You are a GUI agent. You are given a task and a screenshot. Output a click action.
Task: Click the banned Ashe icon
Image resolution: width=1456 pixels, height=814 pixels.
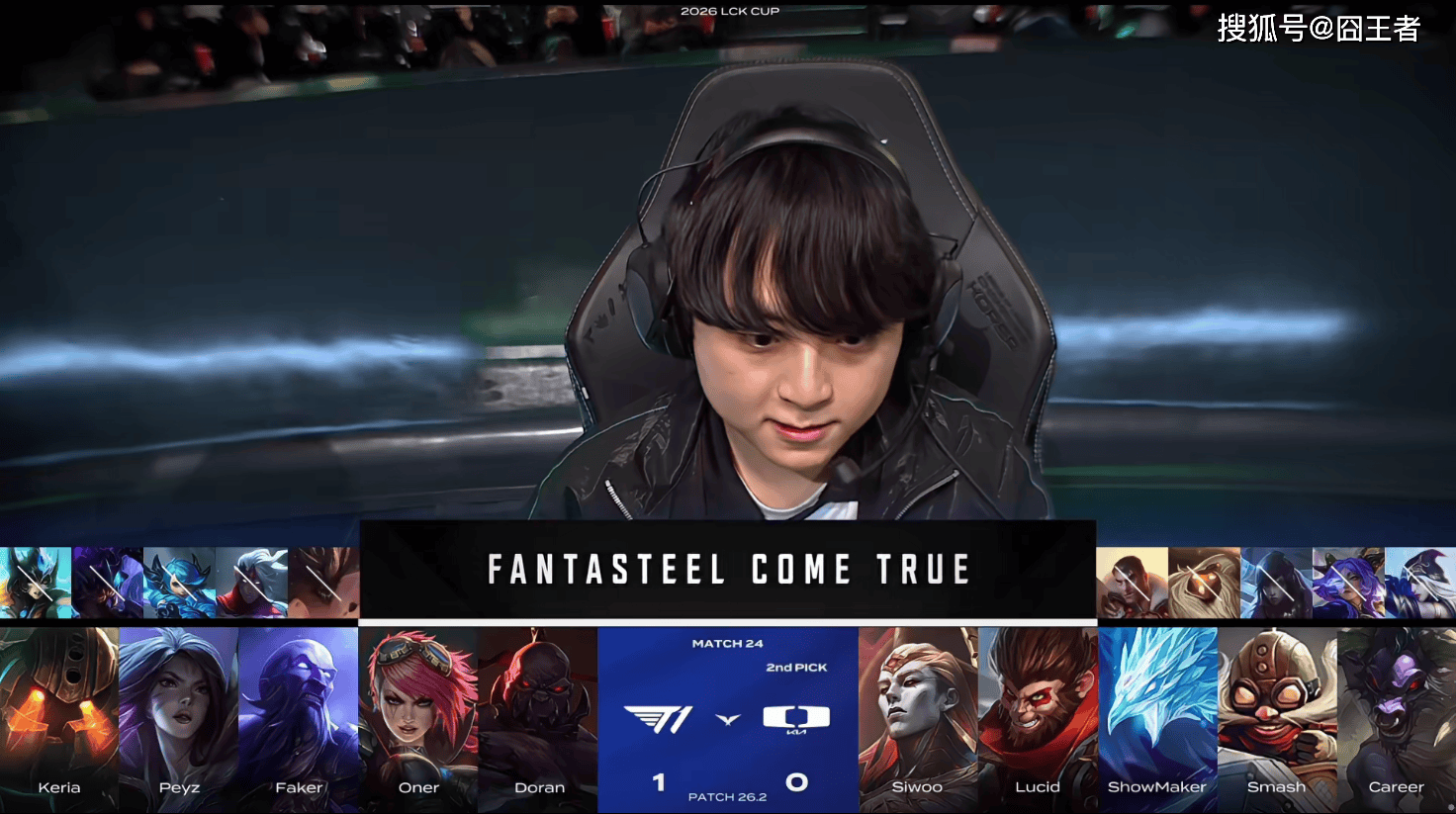[1420, 583]
